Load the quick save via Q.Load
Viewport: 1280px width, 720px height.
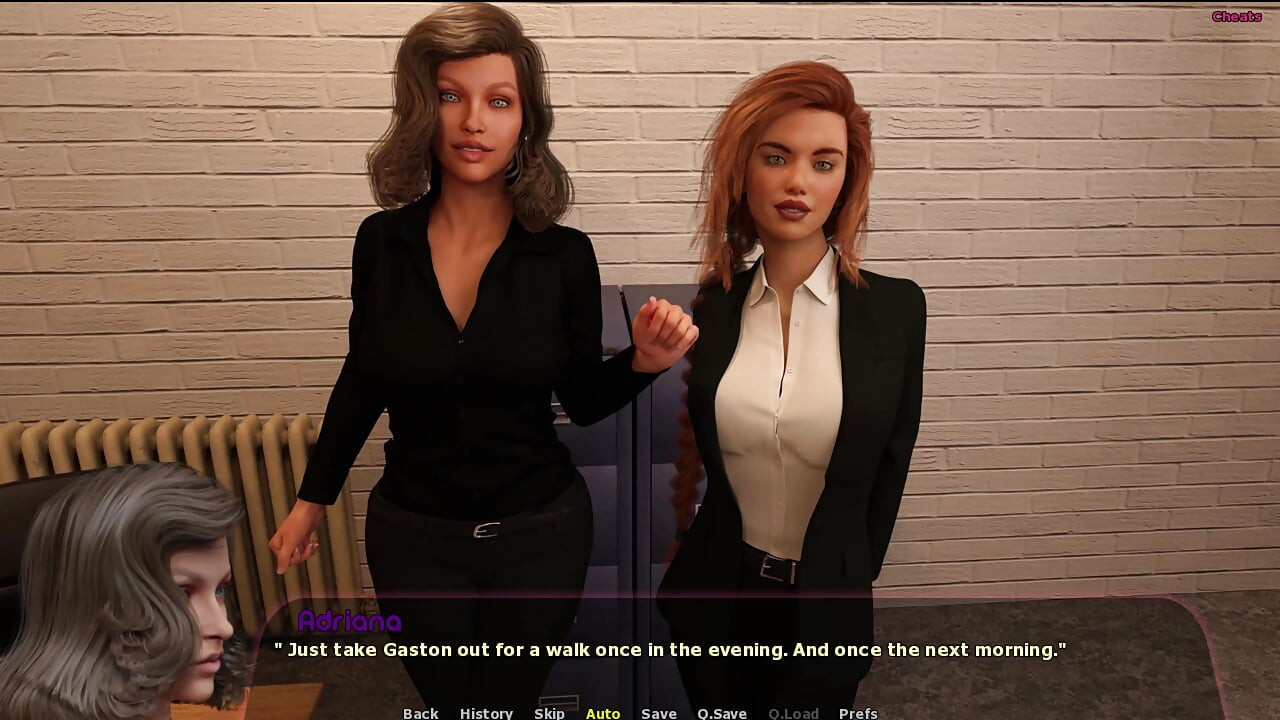(793, 713)
